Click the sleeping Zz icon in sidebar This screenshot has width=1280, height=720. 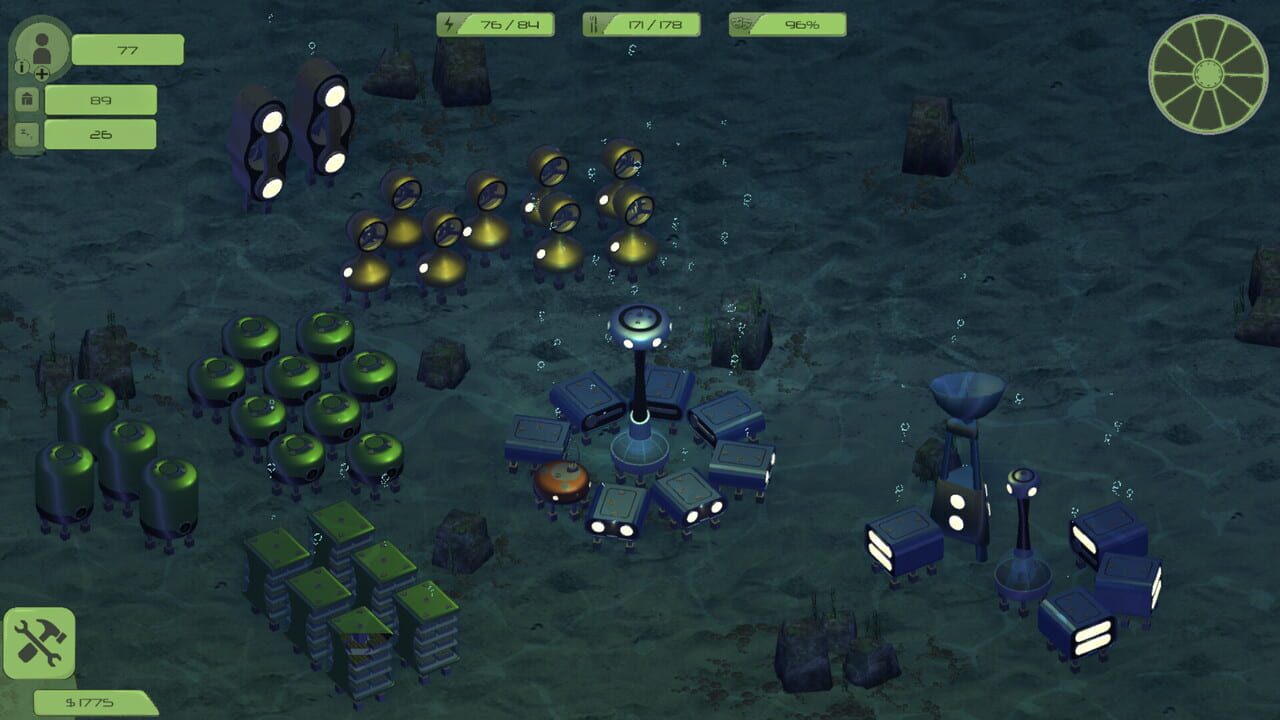click(x=27, y=132)
